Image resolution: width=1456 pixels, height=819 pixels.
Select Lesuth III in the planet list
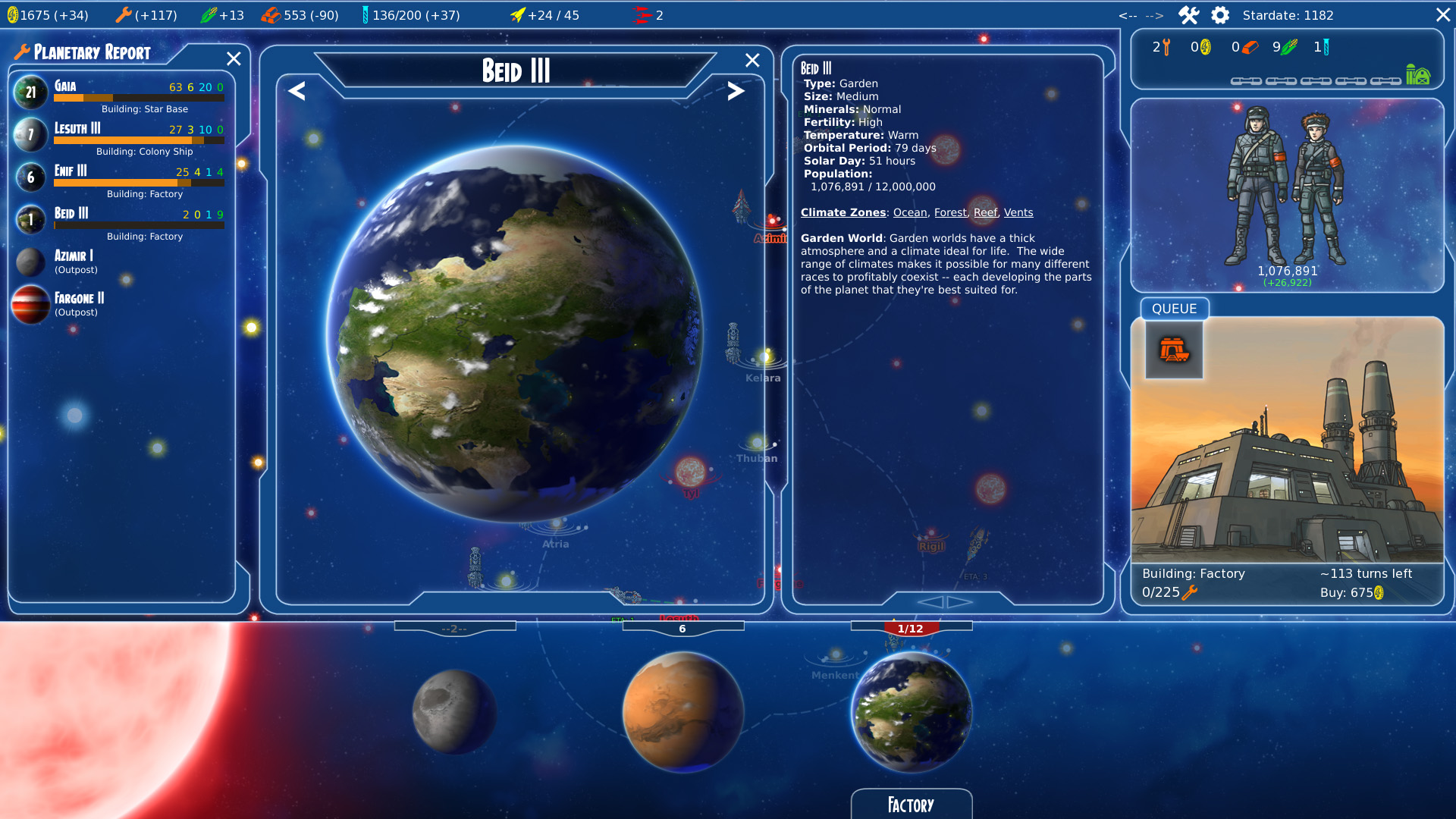[121, 136]
